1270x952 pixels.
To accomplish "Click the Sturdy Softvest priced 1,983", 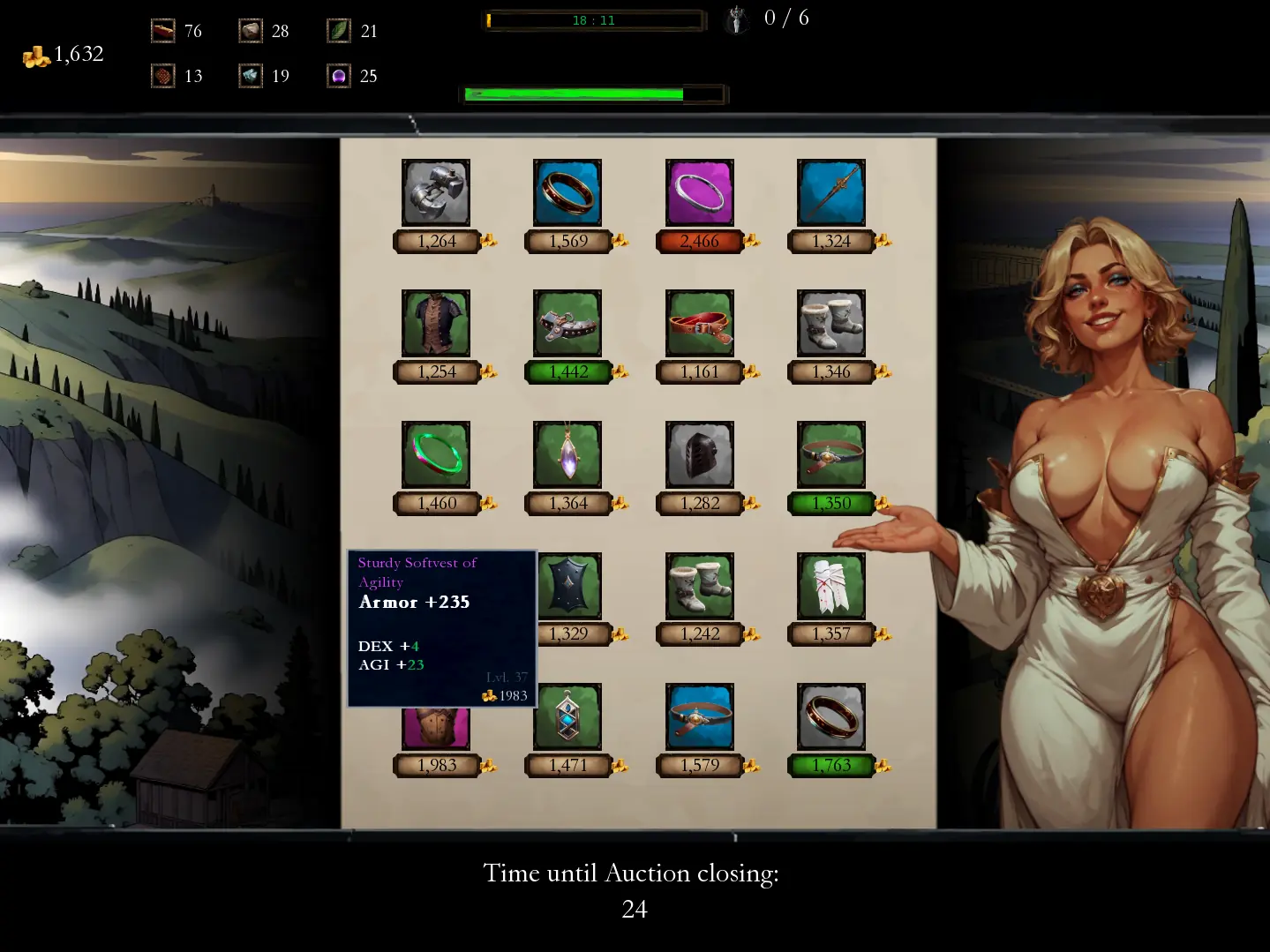I will [x=436, y=729].
